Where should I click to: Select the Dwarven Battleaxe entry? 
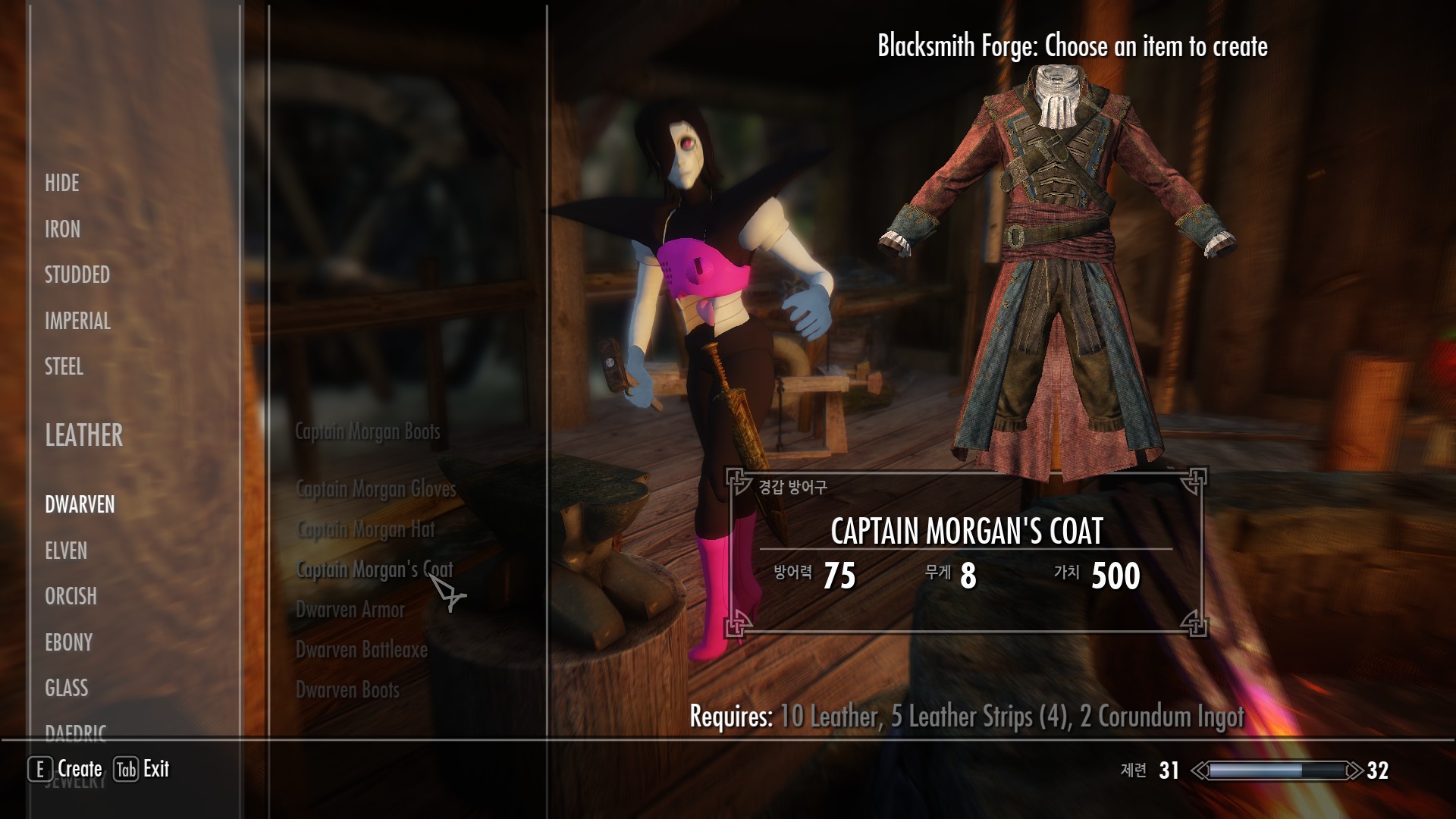361,650
